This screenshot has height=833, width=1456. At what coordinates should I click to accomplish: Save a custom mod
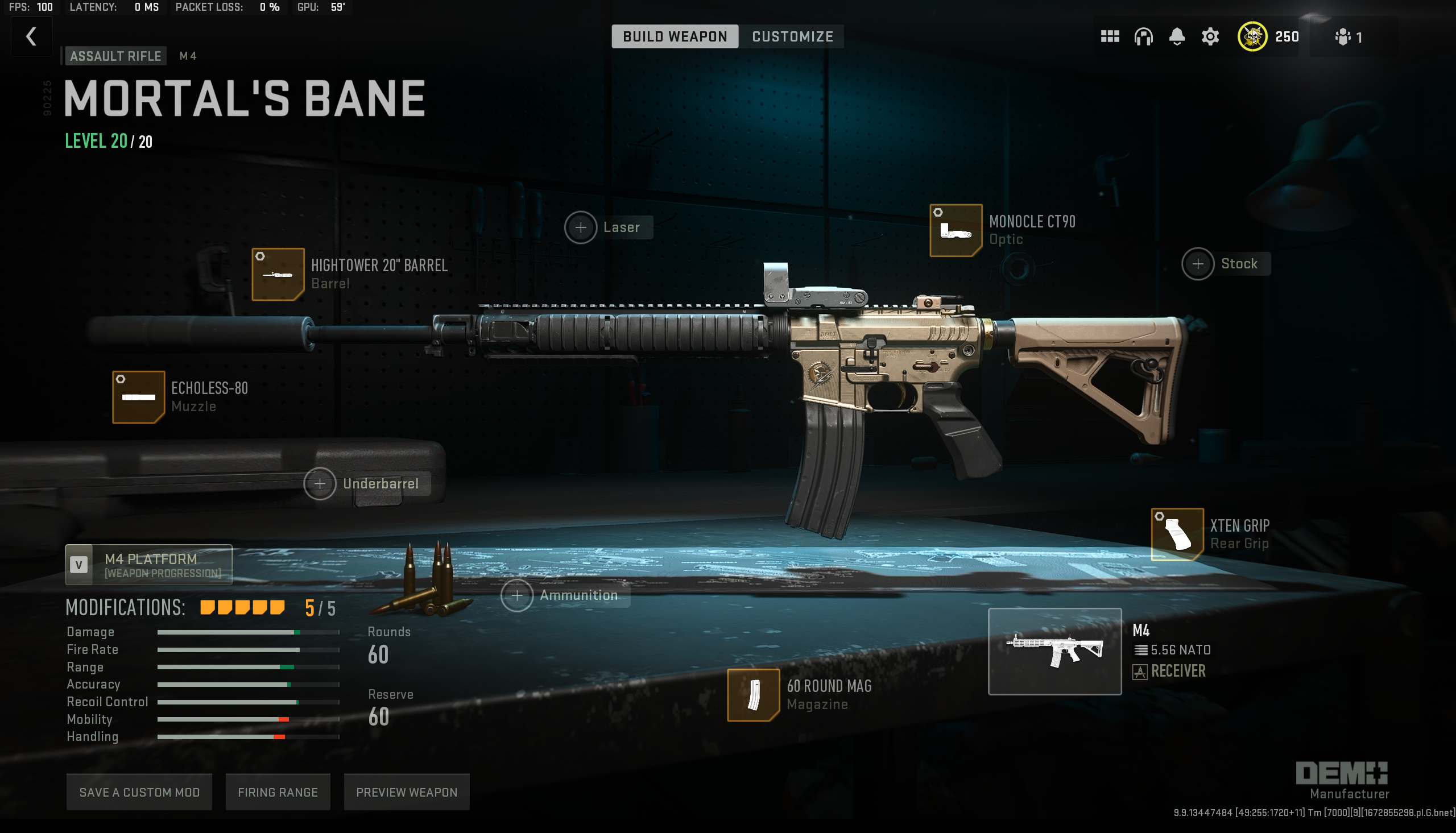tap(139, 792)
